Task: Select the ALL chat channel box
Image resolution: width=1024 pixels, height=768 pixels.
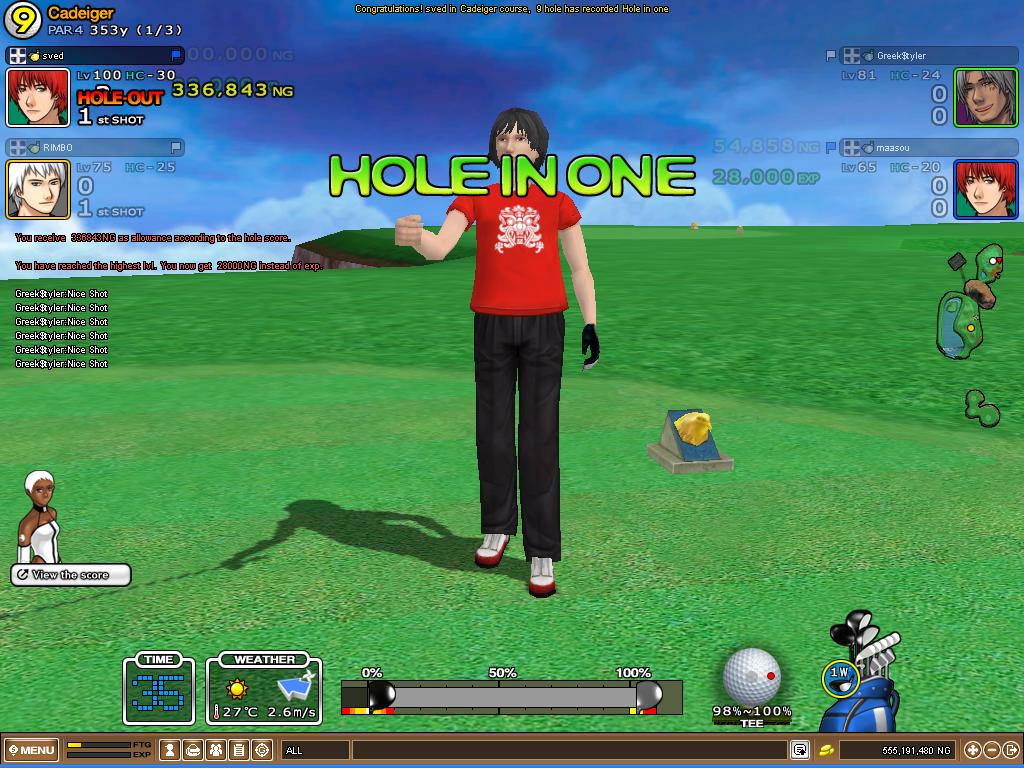Action: (314, 750)
